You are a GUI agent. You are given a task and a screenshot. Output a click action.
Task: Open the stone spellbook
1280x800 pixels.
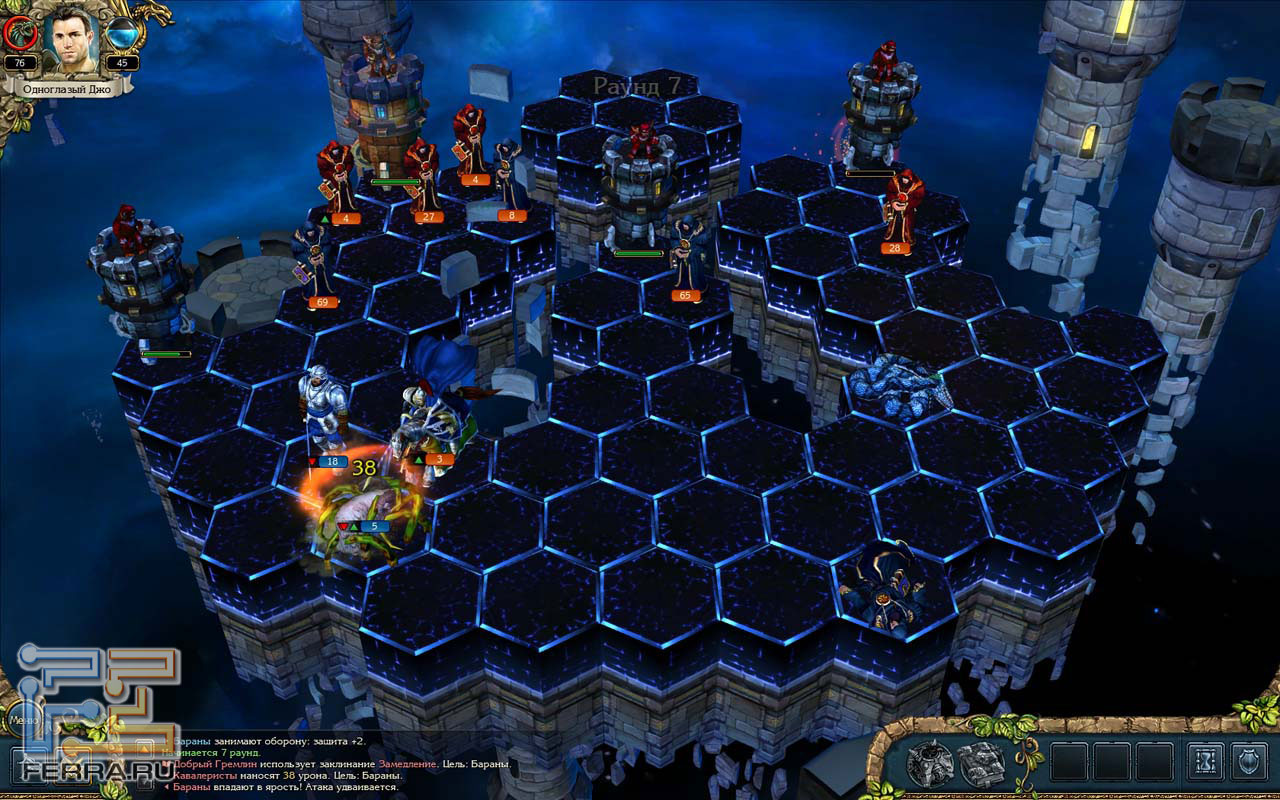click(980, 763)
